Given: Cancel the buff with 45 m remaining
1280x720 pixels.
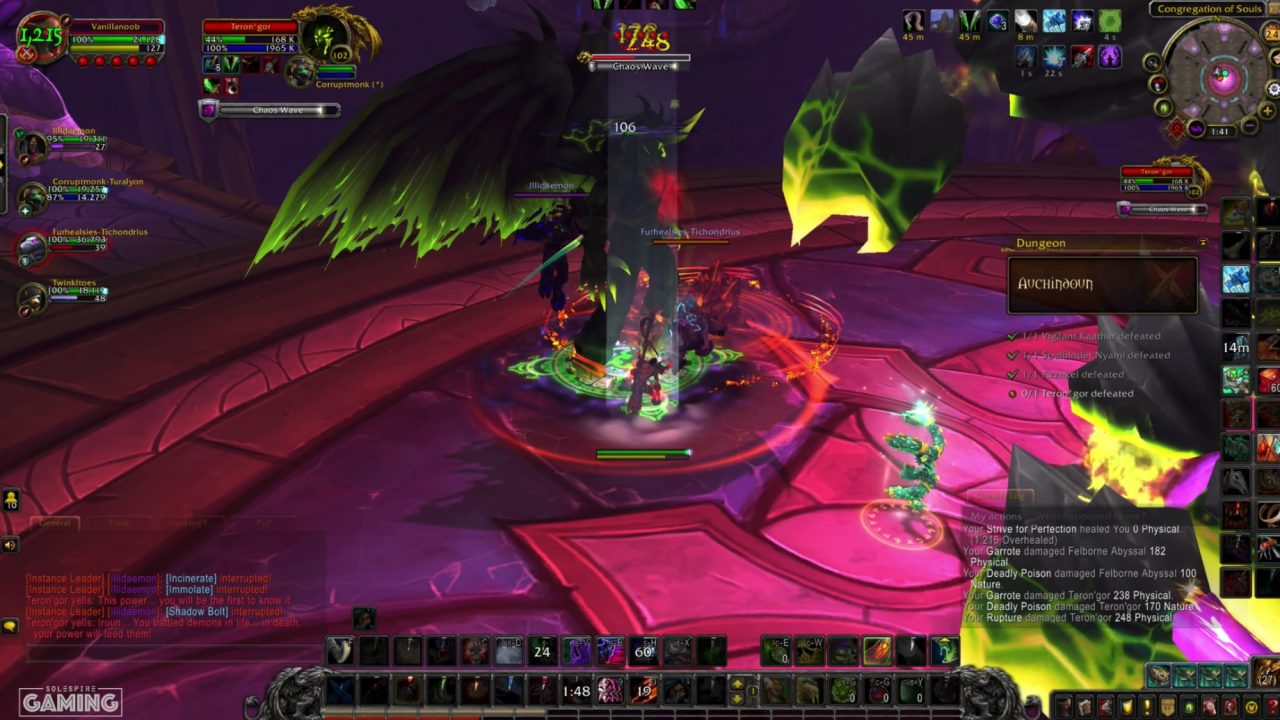Looking at the screenshot, I should click(914, 22).
